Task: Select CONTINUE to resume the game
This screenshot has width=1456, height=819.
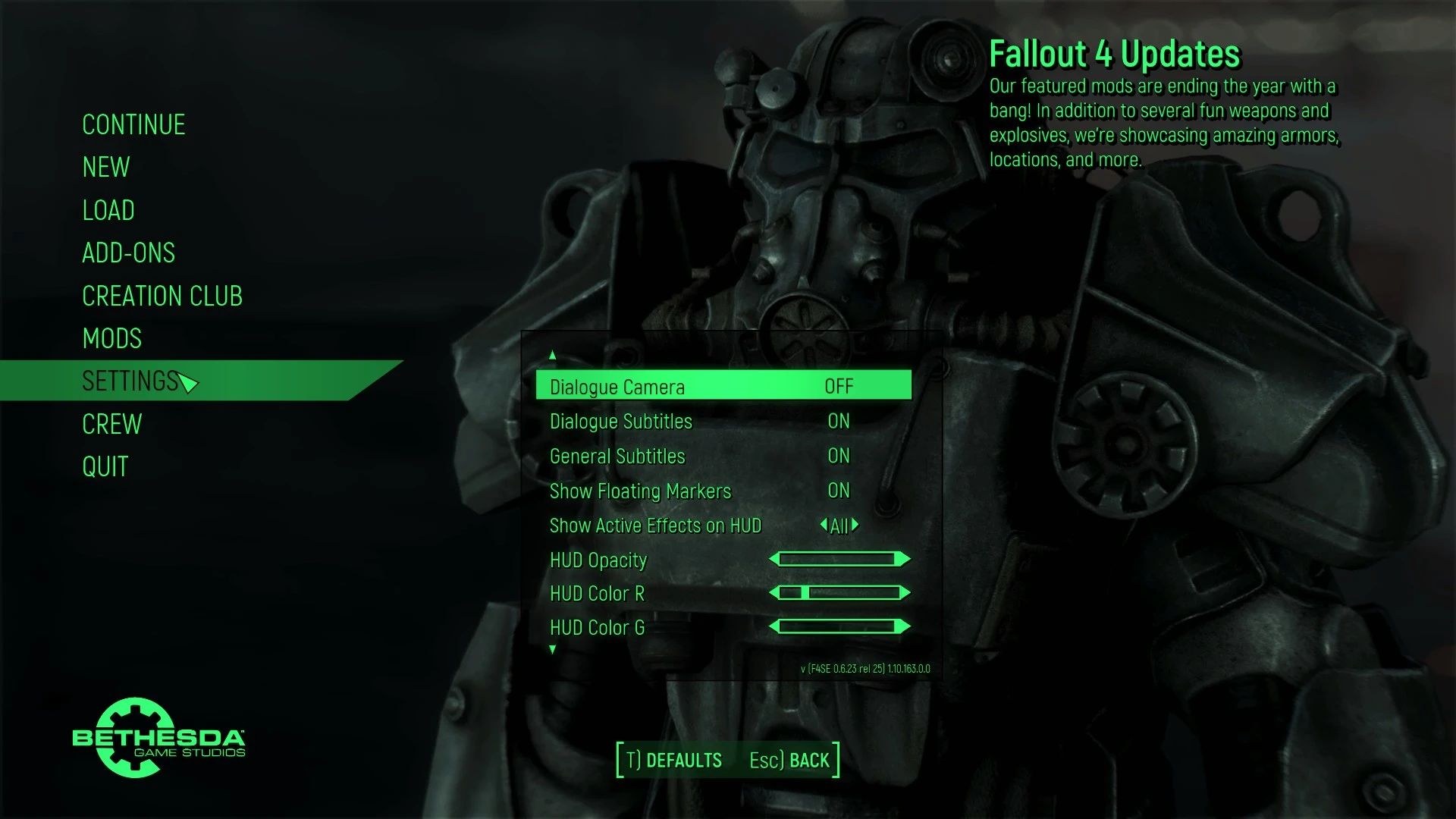Action: click(x=133, y=124)
